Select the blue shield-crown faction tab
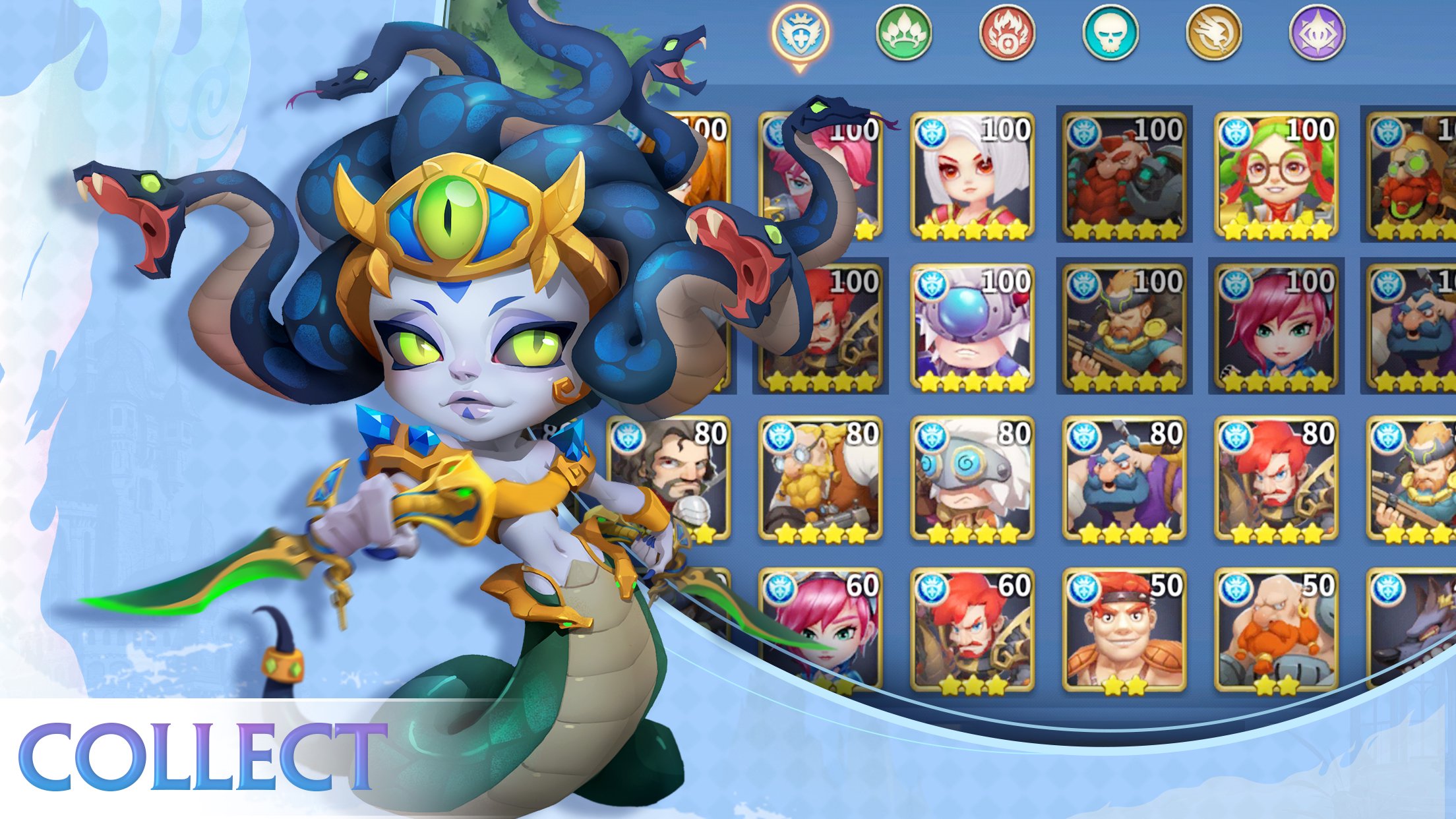The height and width of the screenshot is (819, 1456). tap(800, 33)
